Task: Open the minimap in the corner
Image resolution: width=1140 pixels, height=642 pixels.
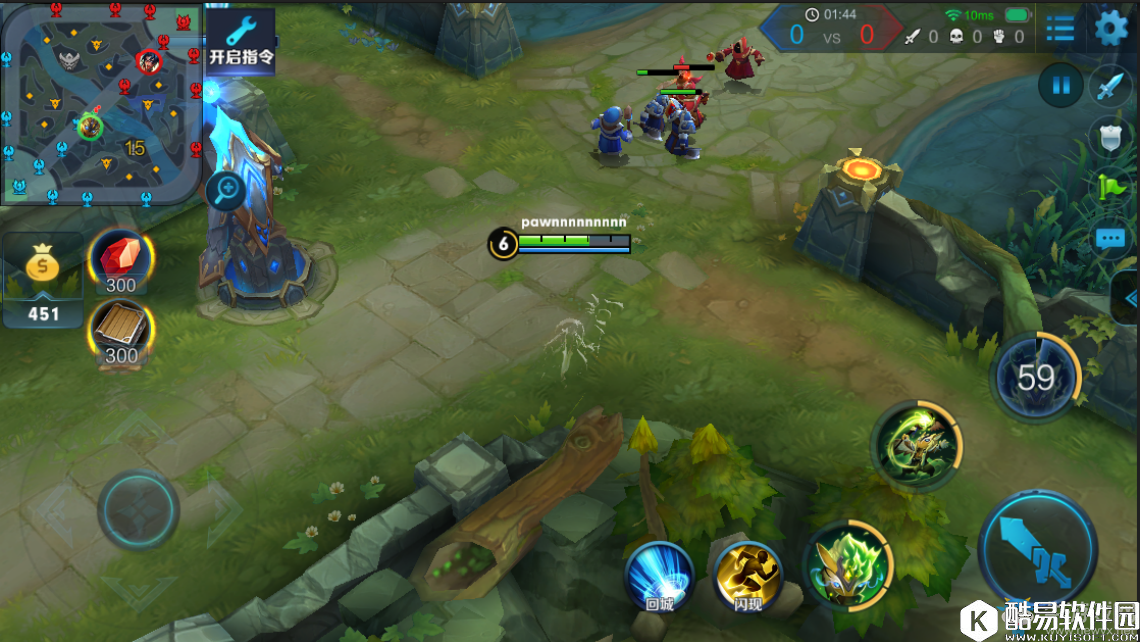Action: click(x=100, y=103)
